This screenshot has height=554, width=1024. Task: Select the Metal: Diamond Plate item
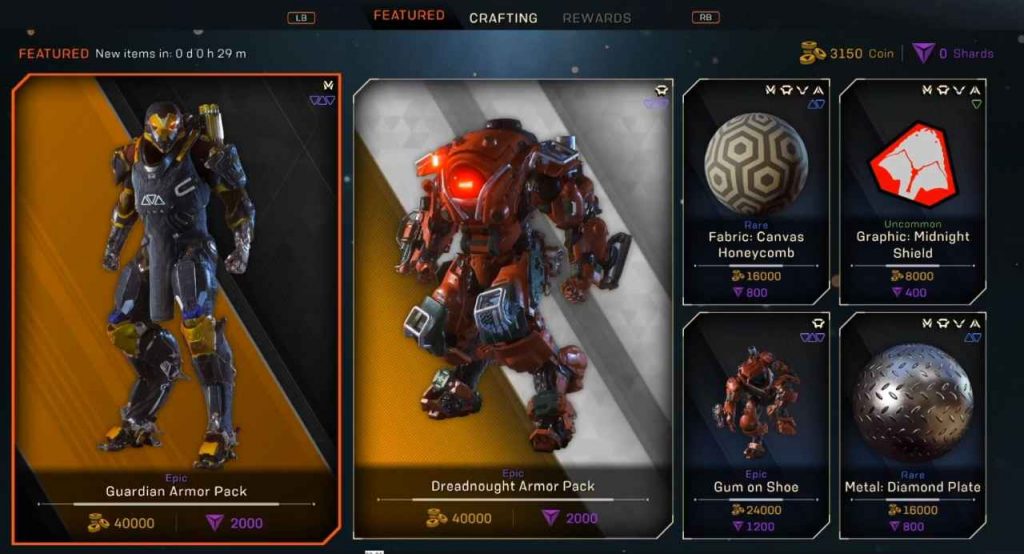(x=912, y=425)
